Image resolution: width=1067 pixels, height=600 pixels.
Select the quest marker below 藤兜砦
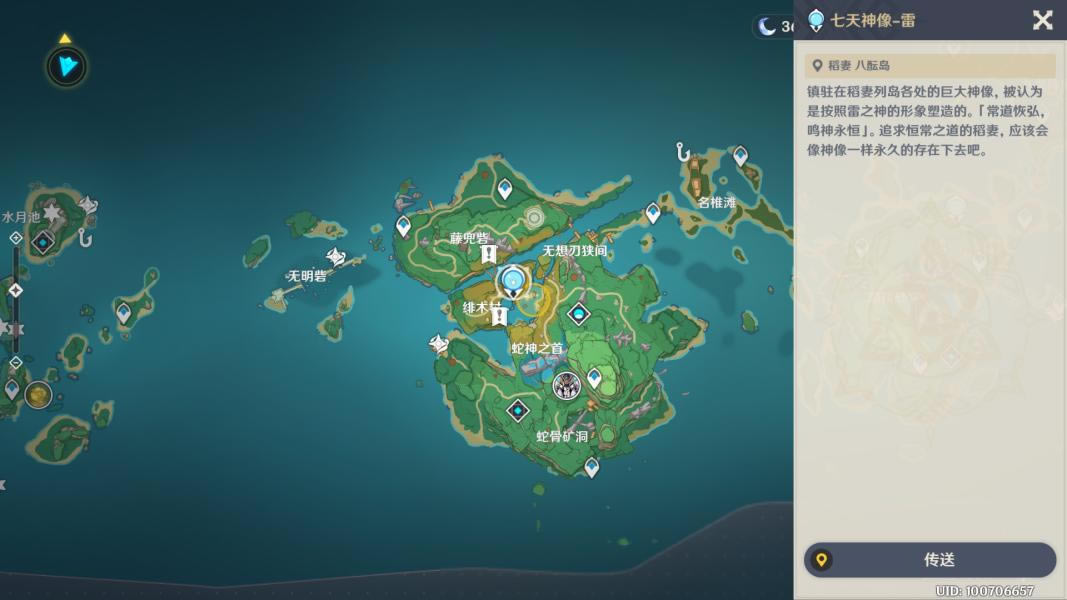[488, 255]
